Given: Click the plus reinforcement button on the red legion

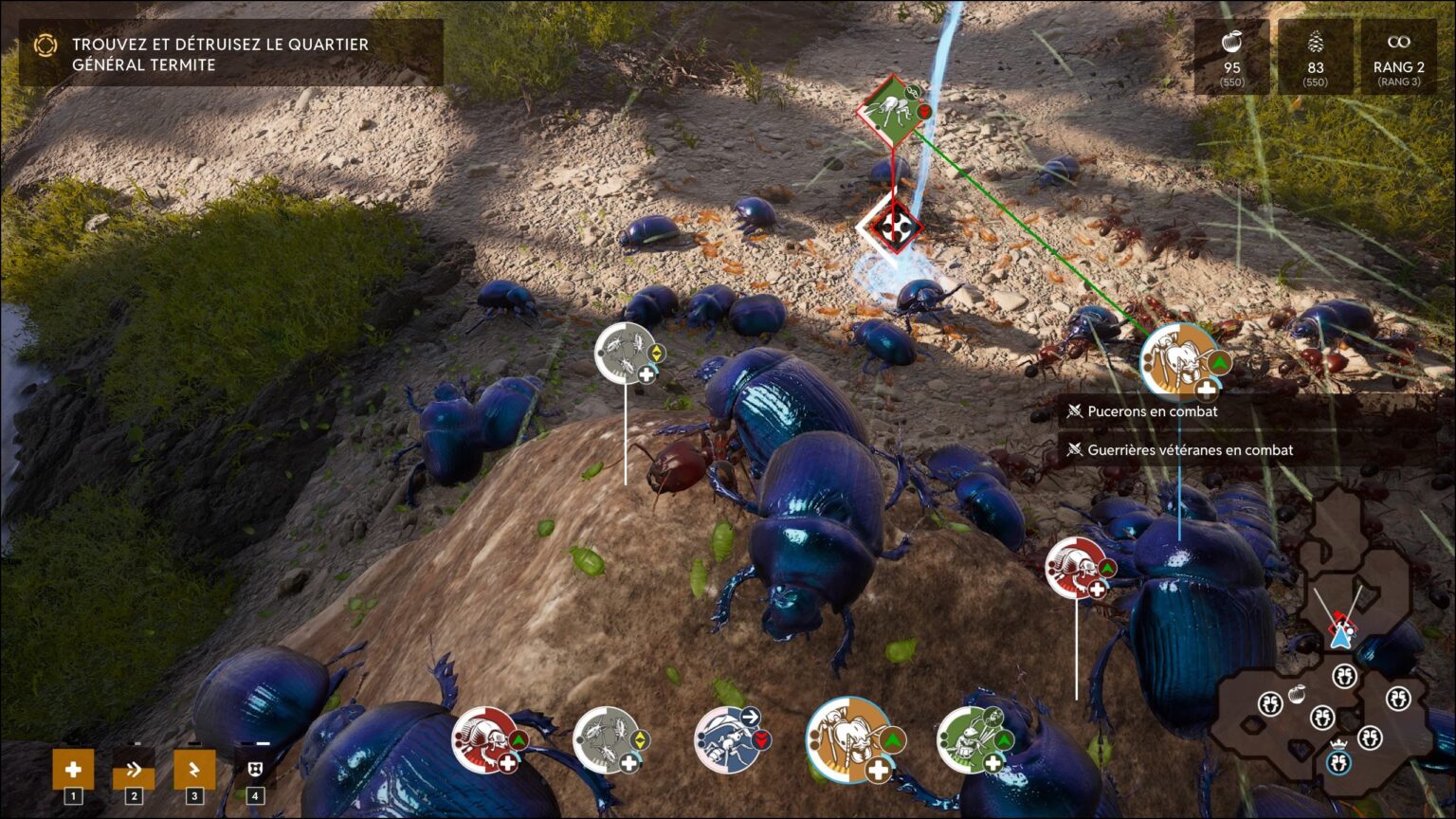Looking at the screenshot, I should pyautogui.click(x=507, y=764).
